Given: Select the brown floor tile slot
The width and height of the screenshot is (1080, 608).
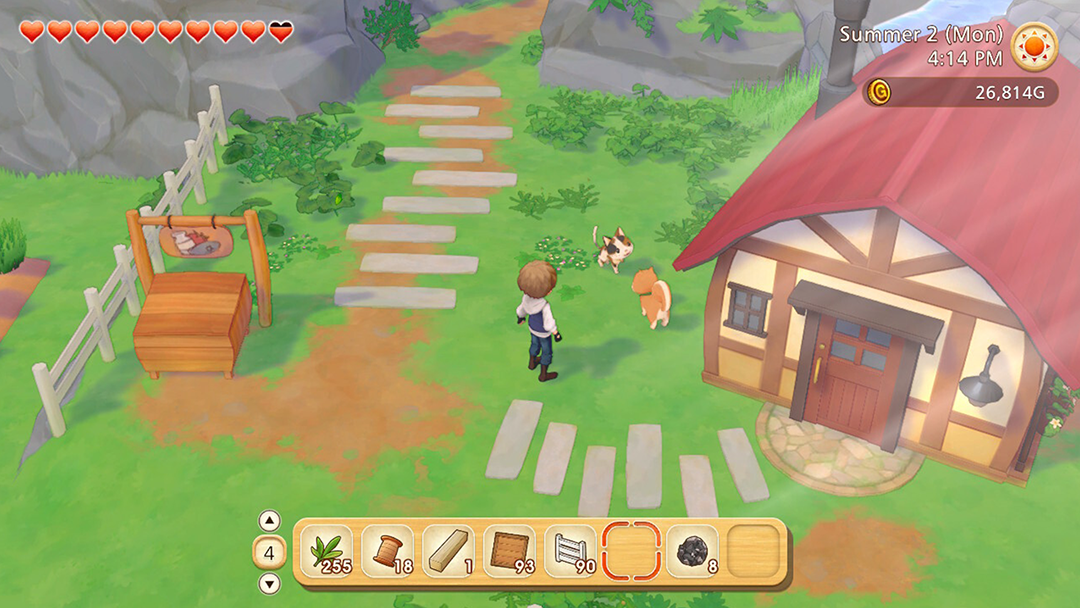Looking at the screenshot, I should pos(509,552).
